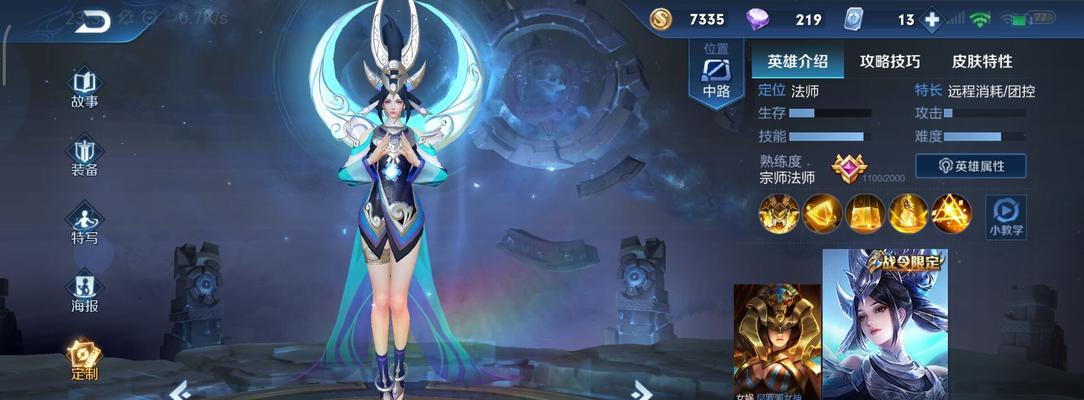1084x400 pixels.
Task: Tap the 中路 position badge
Action: click(716, 76)
